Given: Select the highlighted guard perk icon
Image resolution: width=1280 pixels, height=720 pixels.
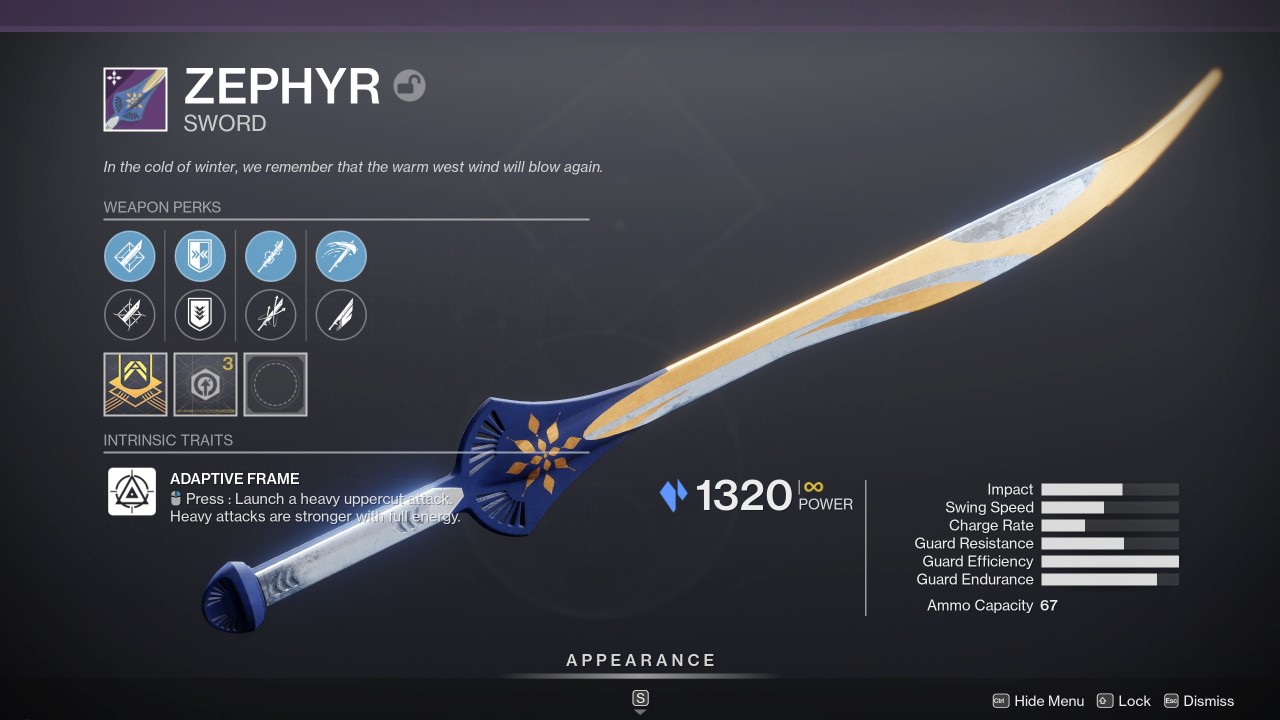Looking at the screenshot, I should click(200, 256).
